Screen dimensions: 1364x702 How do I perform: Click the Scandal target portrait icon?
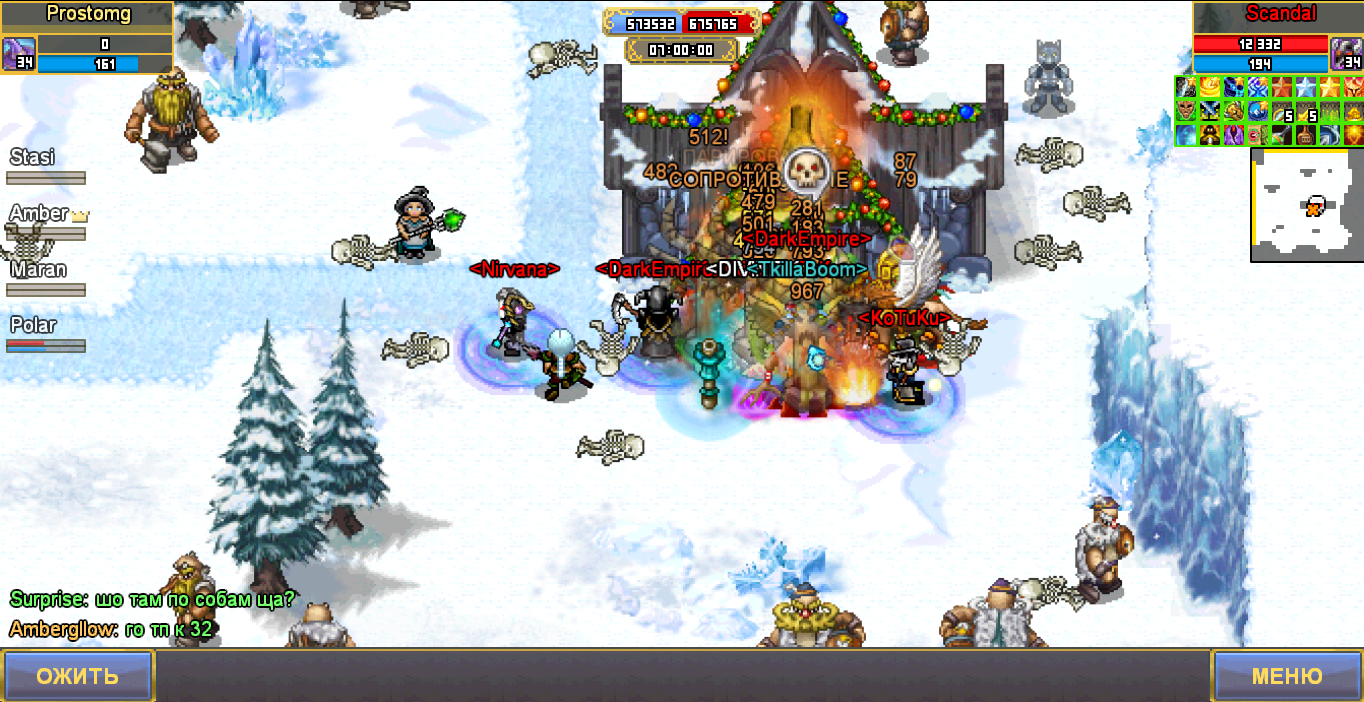coord(1345,53)
